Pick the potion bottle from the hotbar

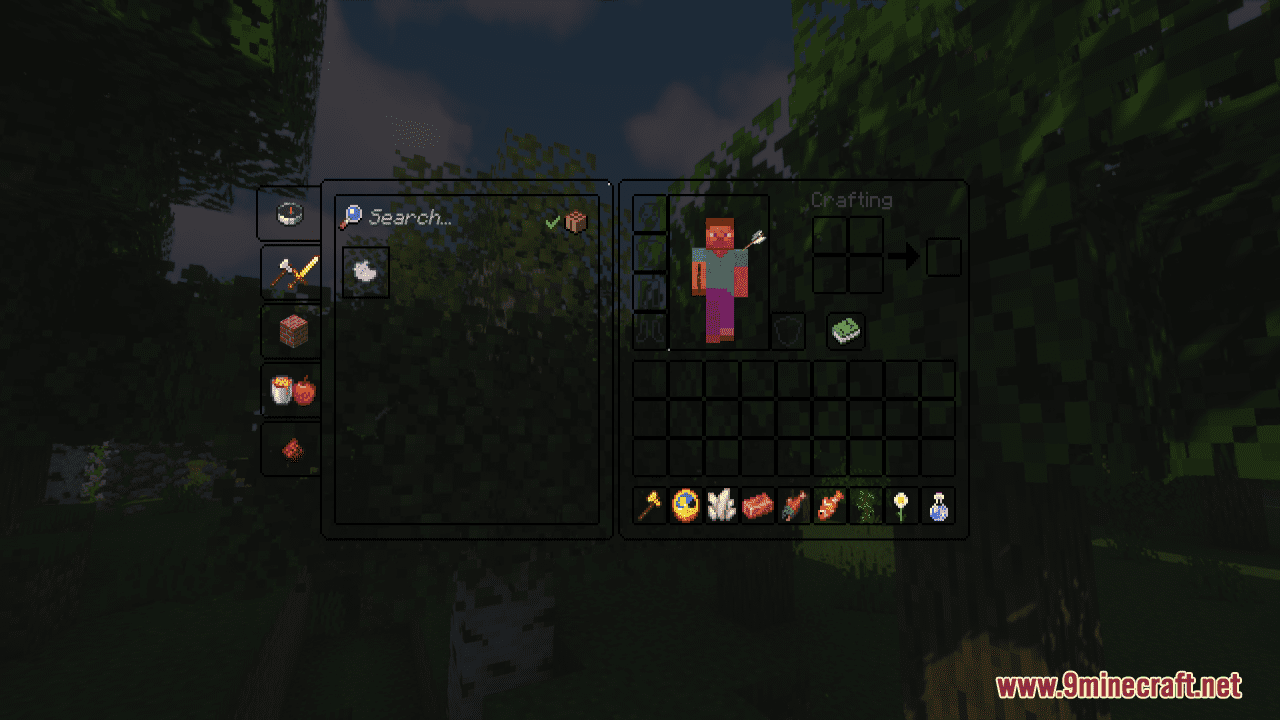(940, 507)
